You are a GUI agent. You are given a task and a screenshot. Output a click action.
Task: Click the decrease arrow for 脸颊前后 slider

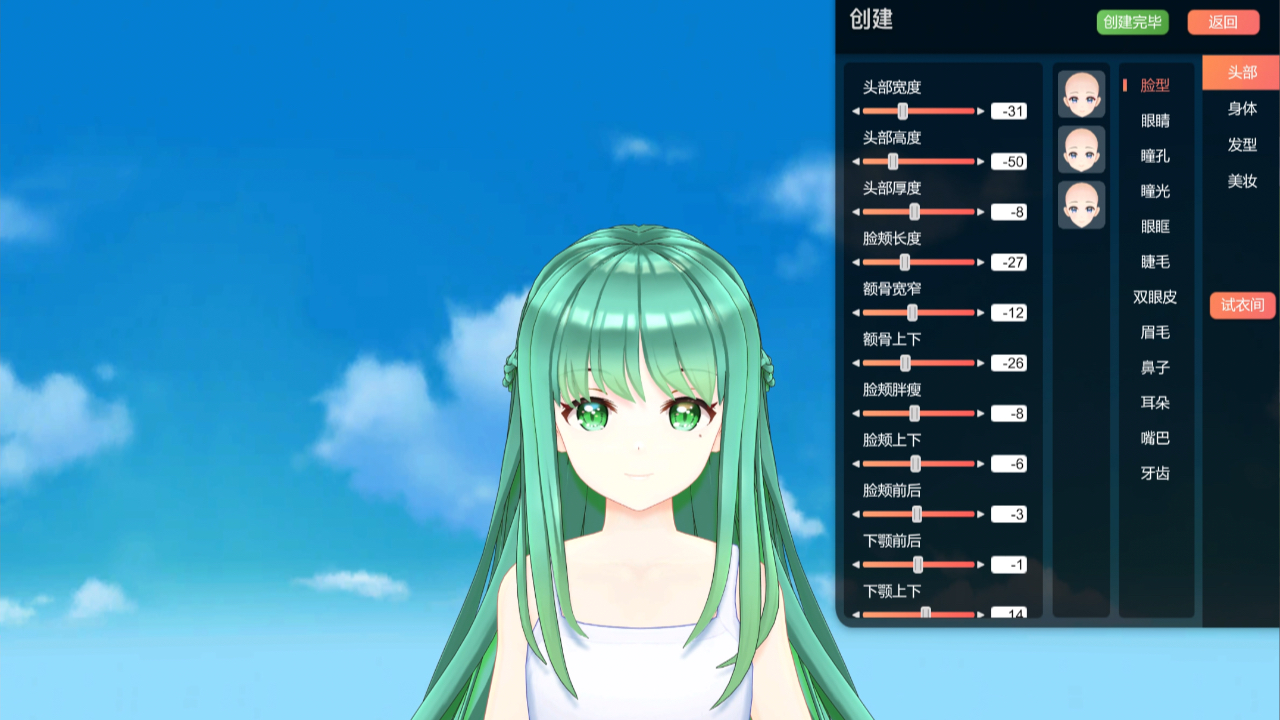point(857,514)
